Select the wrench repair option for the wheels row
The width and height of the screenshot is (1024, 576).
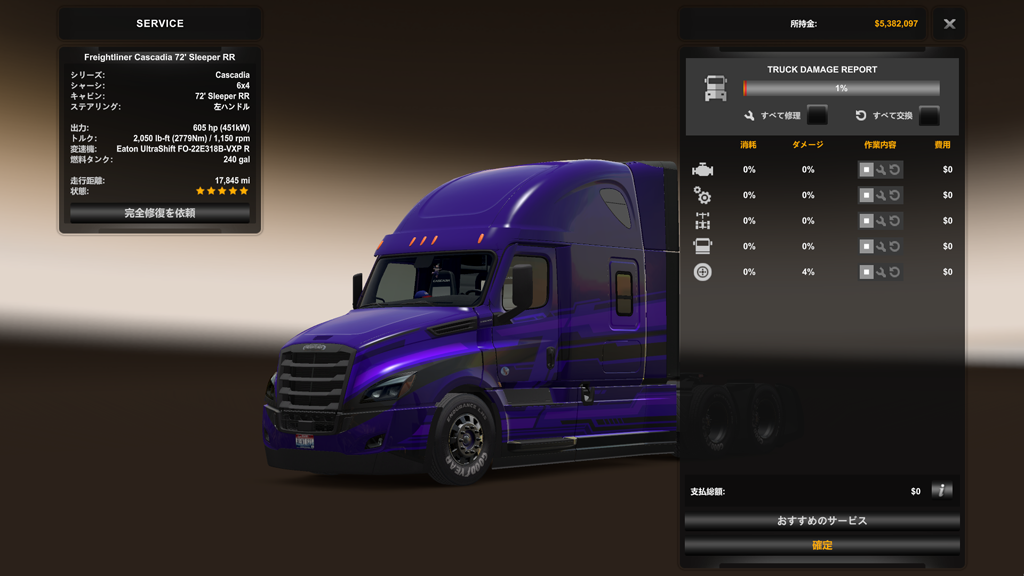(881, 272)
